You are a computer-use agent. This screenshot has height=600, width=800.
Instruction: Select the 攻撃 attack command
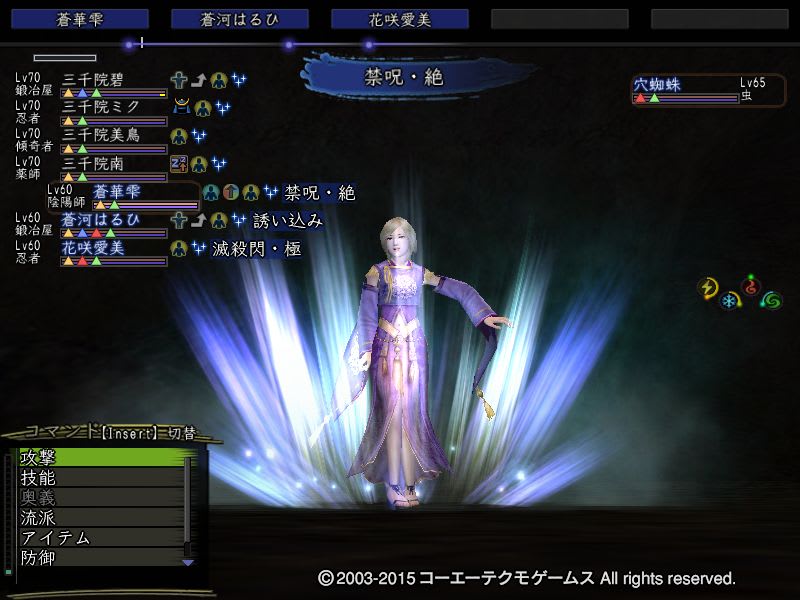click(x=100, y=458)
